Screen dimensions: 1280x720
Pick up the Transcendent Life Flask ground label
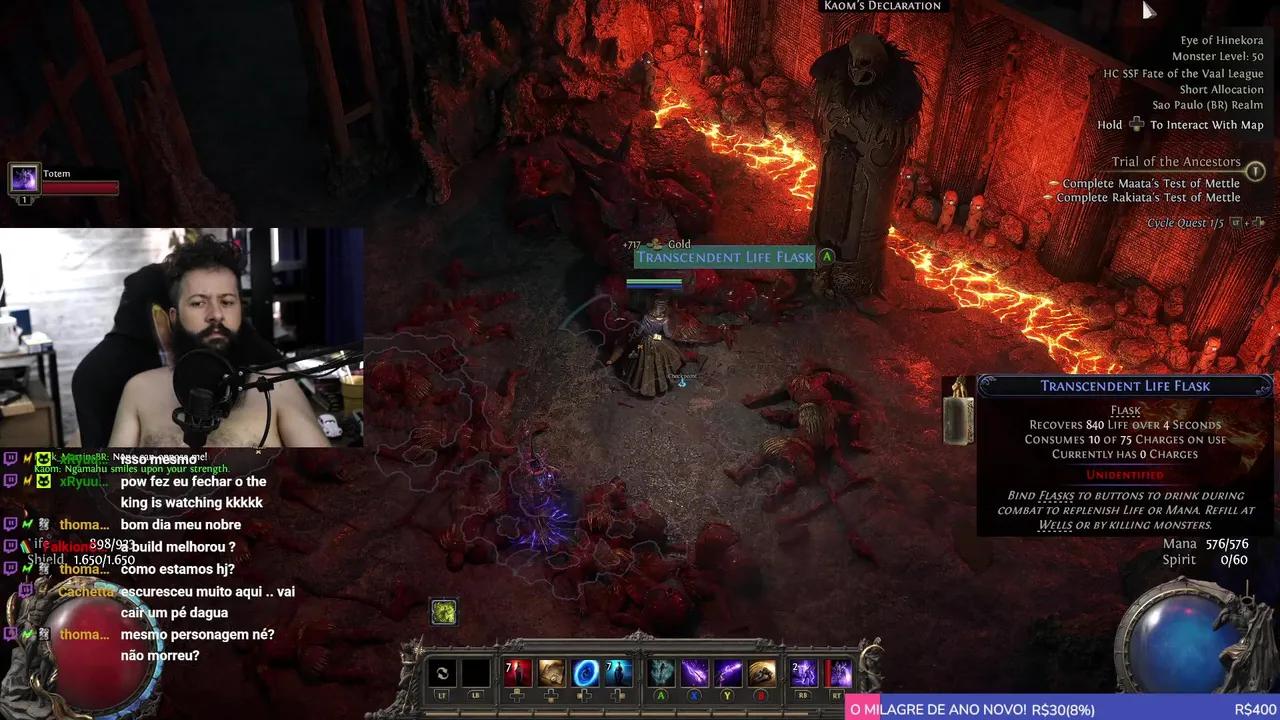point(724,257)
